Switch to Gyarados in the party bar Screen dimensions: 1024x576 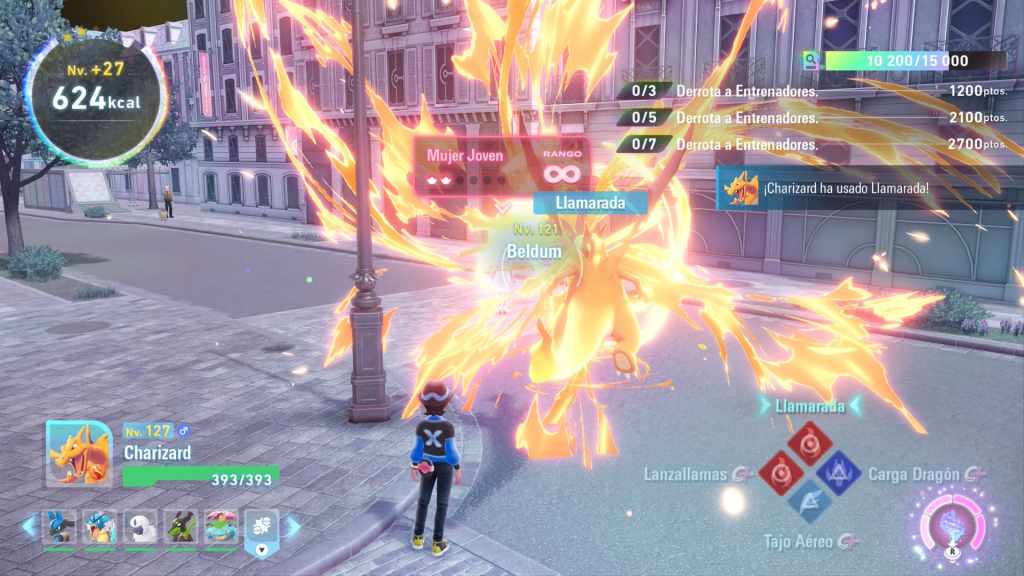[x=100, y=527]
